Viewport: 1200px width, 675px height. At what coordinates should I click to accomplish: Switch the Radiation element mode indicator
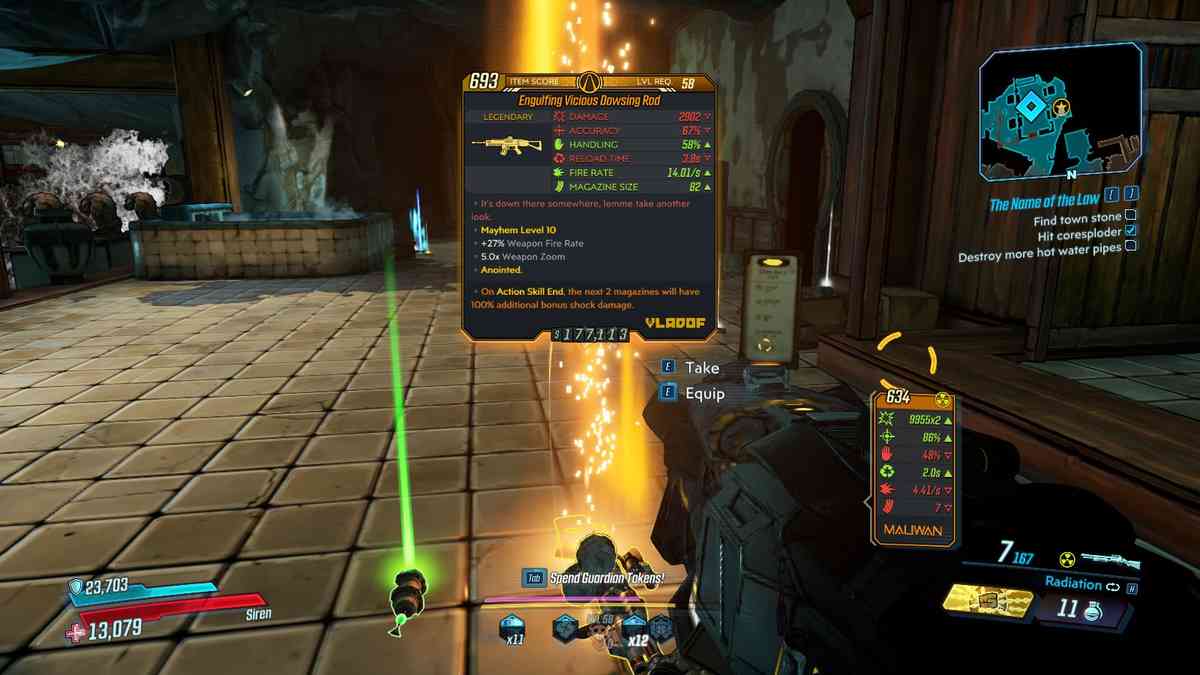click(1083, 583)
